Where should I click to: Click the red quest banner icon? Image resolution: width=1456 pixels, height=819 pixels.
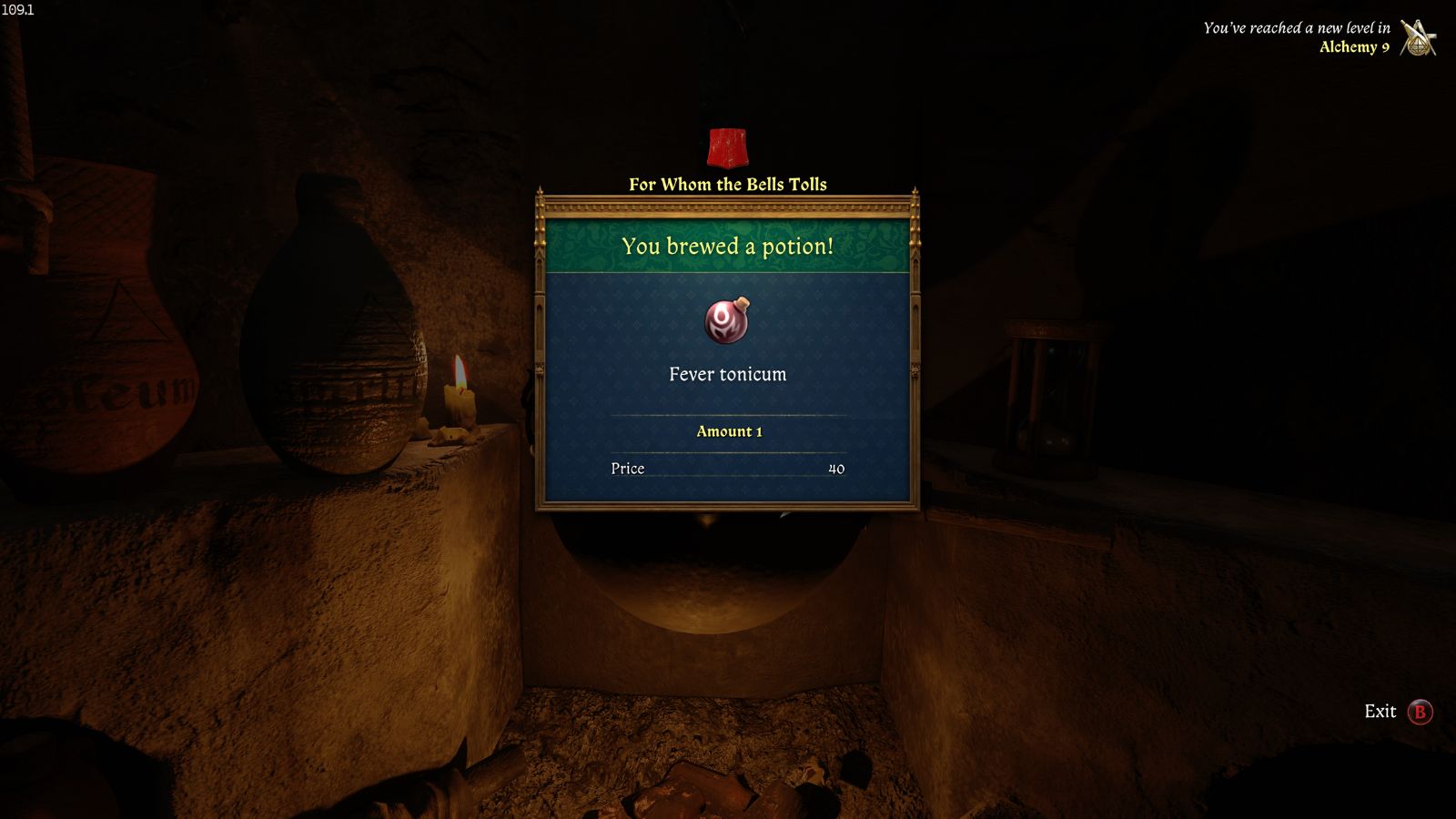[x=727, y=148]
